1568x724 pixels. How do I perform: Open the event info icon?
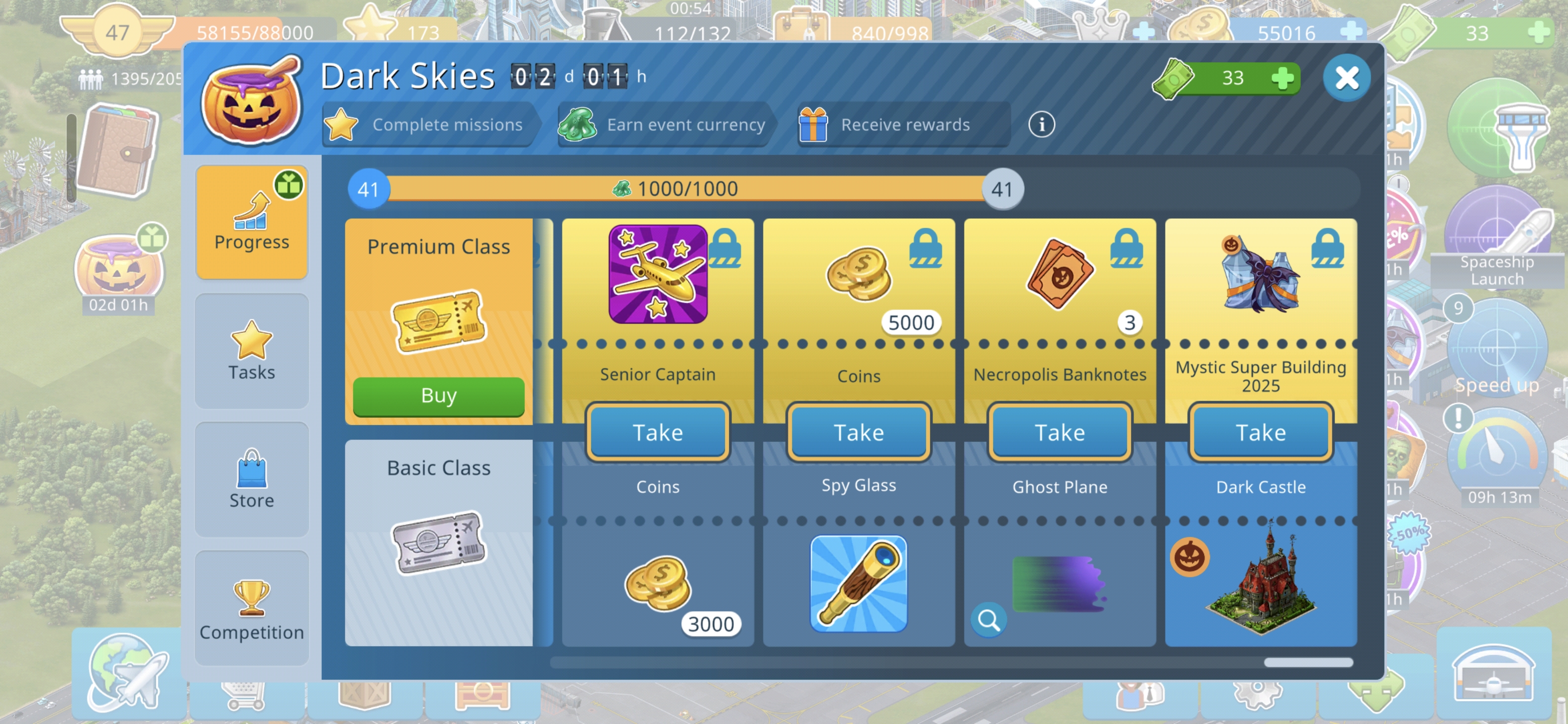point(1041,125)
